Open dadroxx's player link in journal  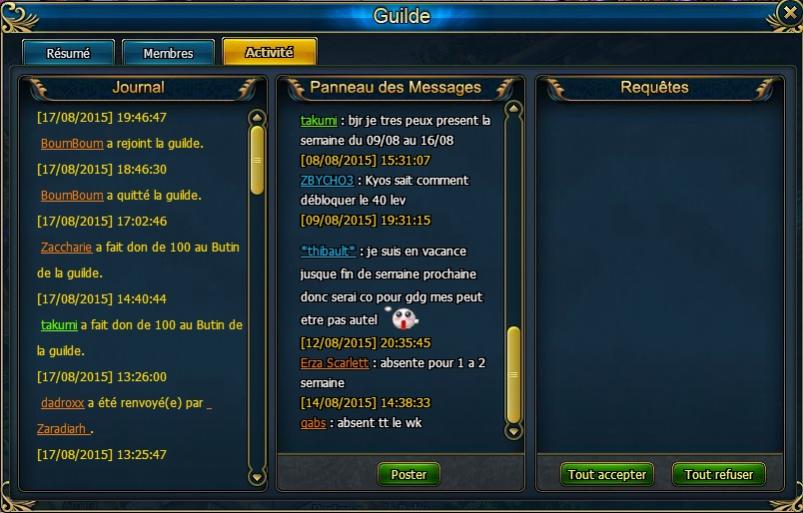point(62,403)
